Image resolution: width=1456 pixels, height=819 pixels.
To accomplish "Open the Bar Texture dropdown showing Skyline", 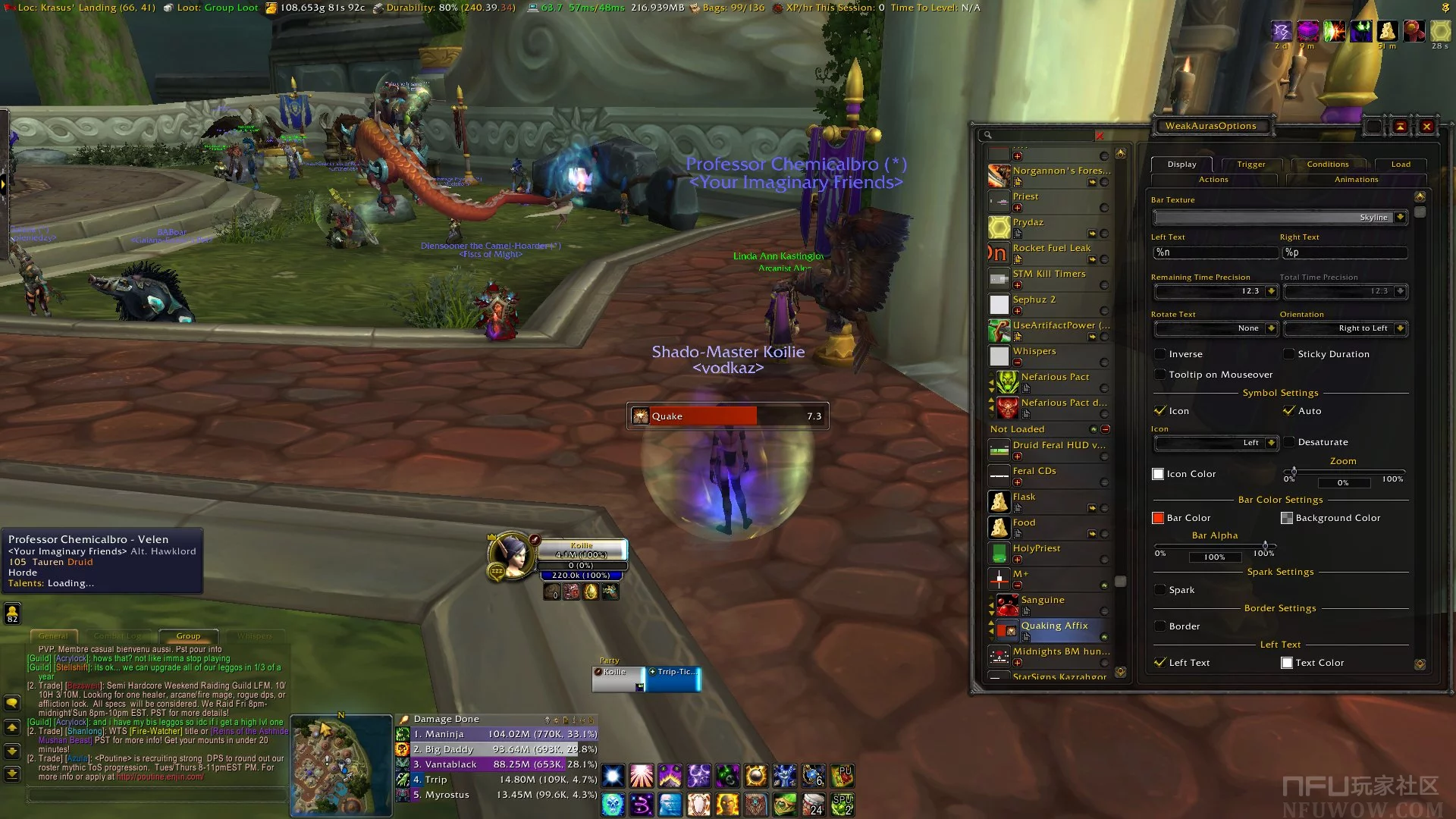I will [x=1400, y=218].
